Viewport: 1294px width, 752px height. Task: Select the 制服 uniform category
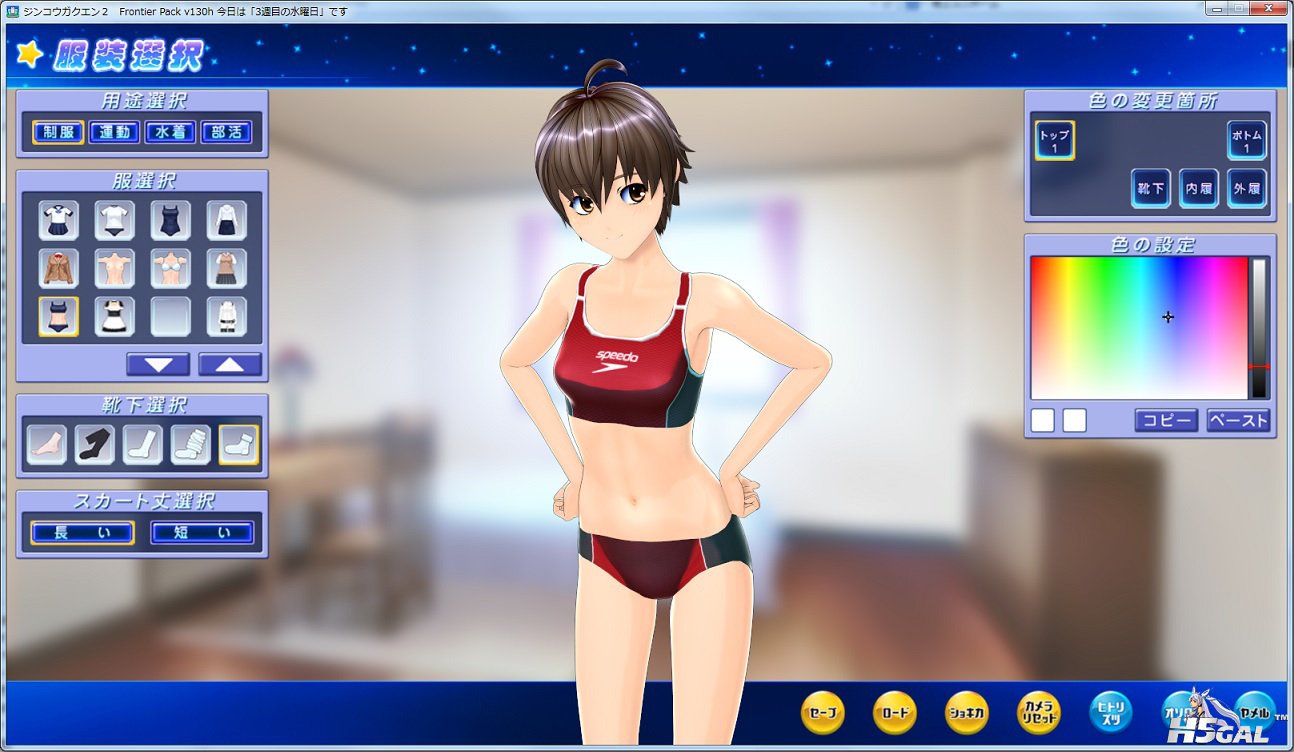(x=58, y=132)
